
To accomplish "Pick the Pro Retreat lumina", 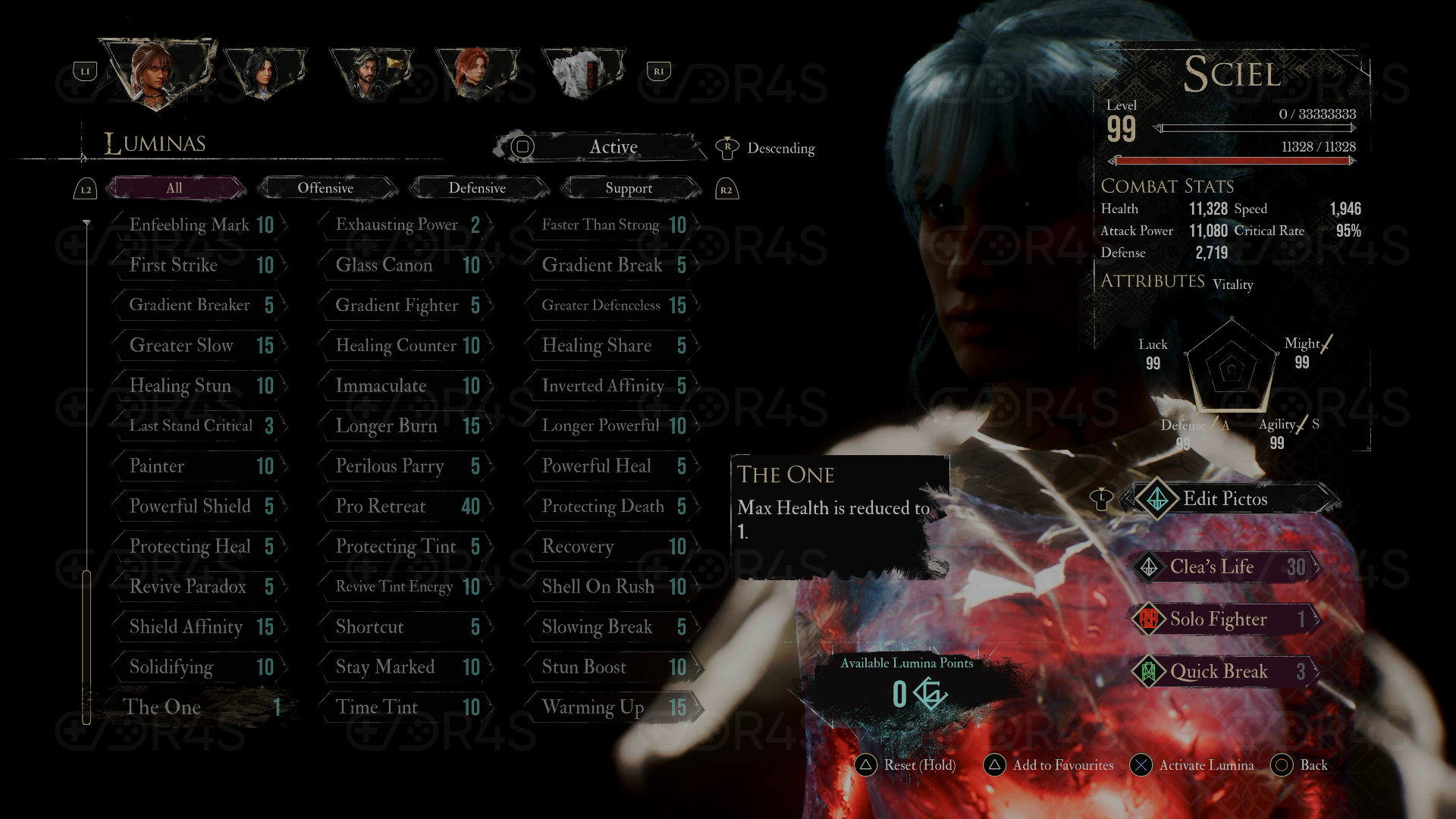I will coord(406,506).
